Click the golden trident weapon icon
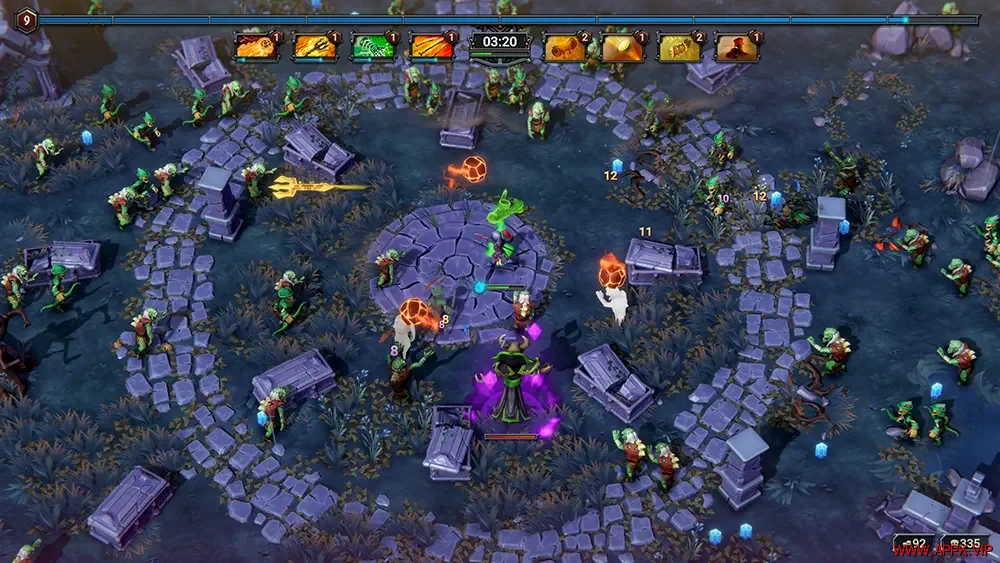Image resolution: width=1000 pixels, height=563 pixels. [314, 47]
